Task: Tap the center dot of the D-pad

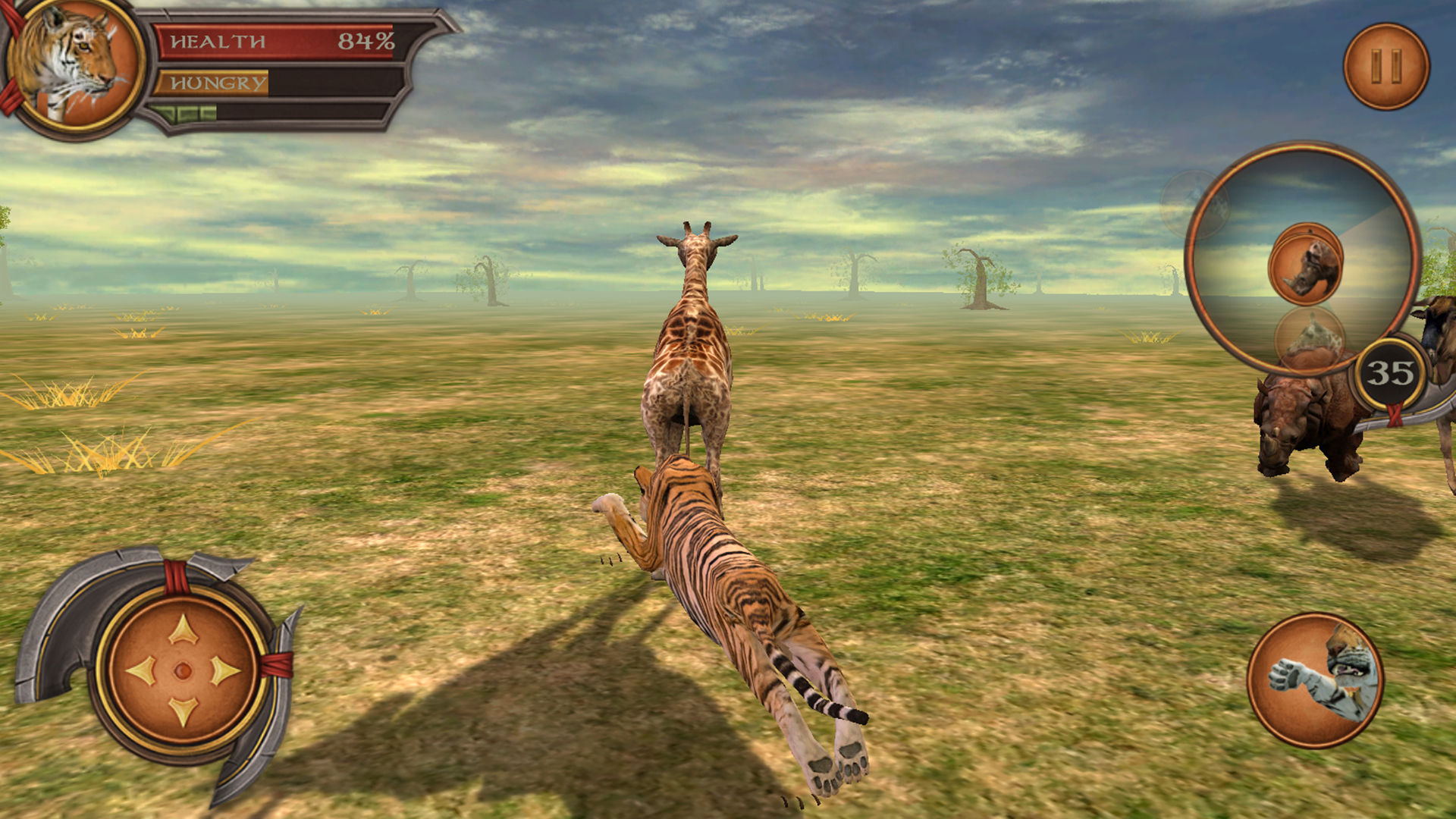Action: tap(182, 671)
